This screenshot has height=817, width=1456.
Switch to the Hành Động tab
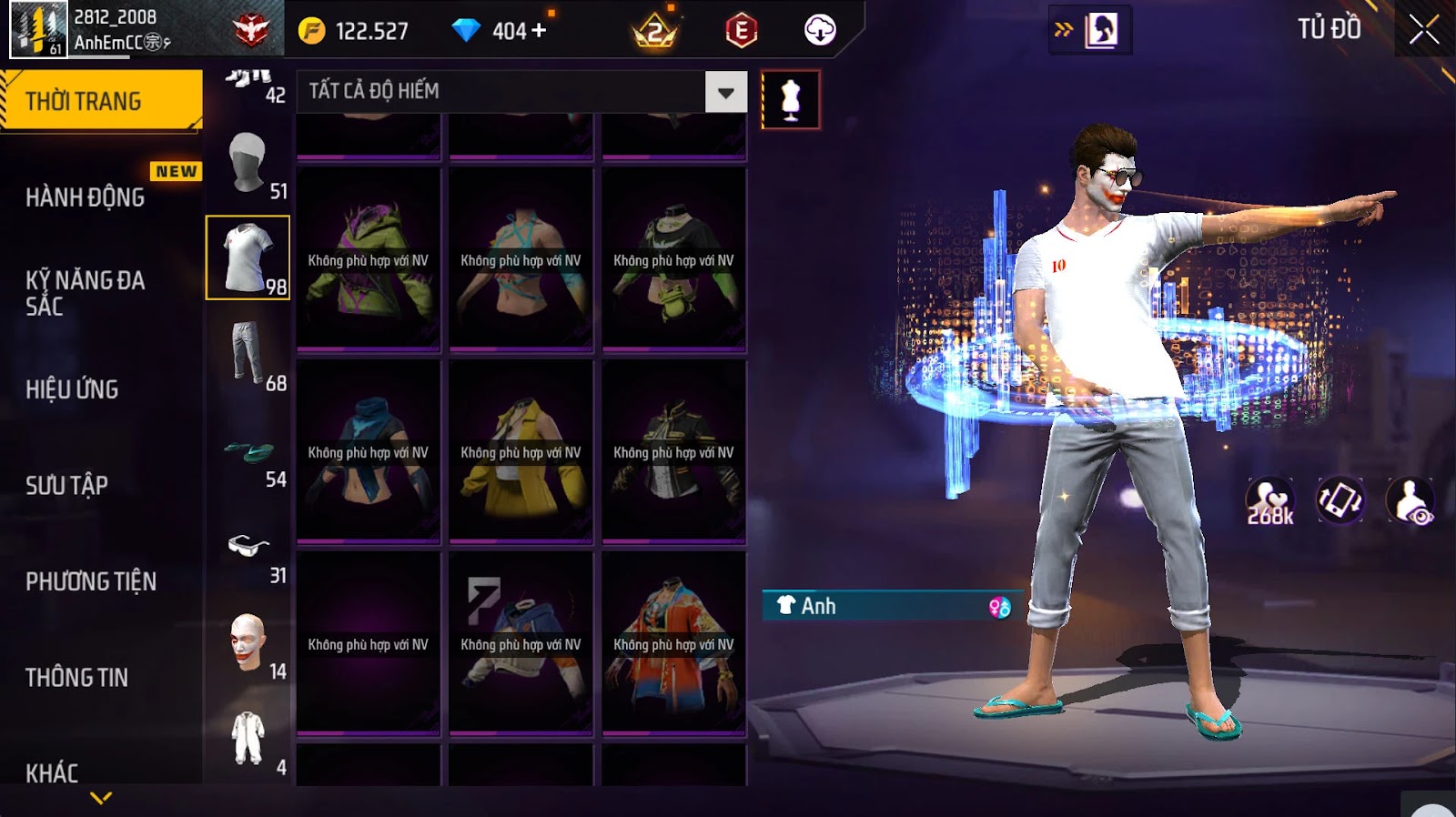coord(86,197)
